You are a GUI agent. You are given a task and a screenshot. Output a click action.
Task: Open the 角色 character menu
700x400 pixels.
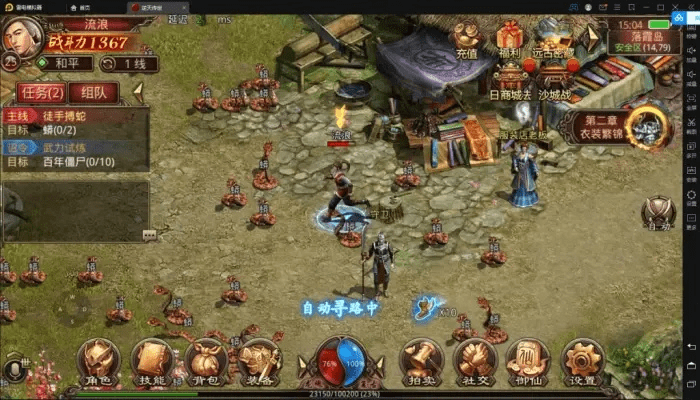point(98,361)
